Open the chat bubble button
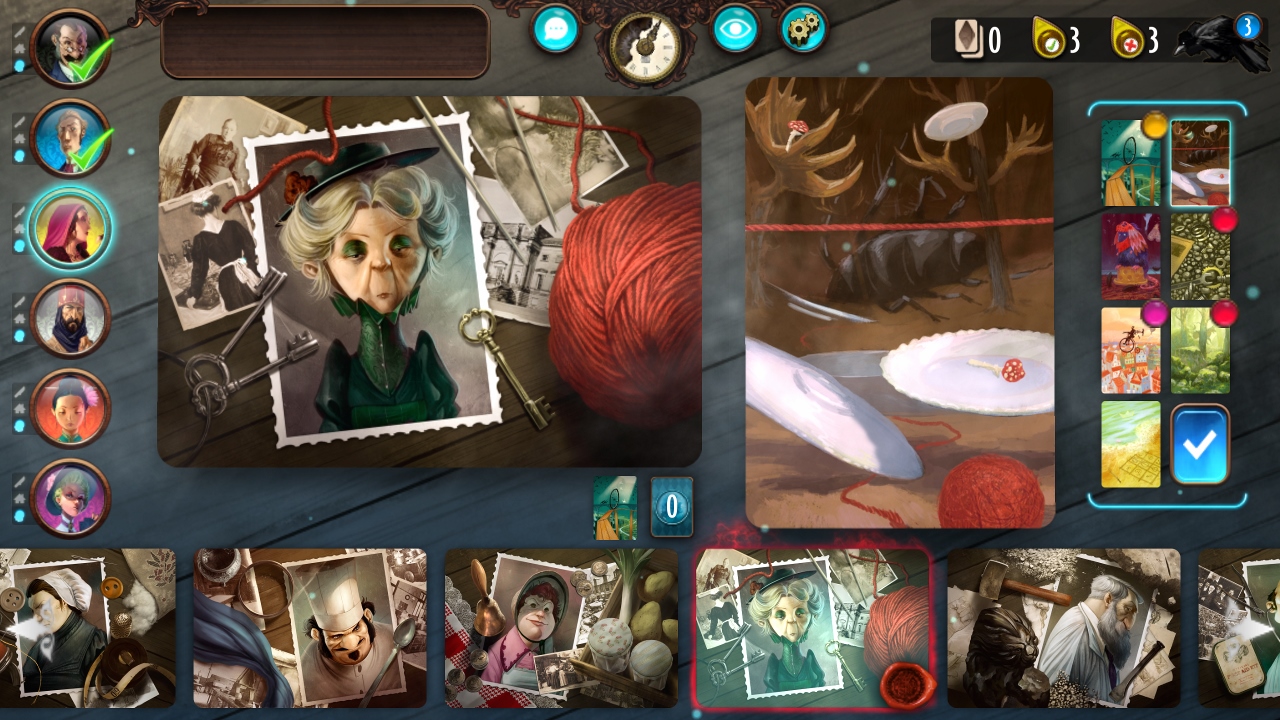Screen dimensions: 1280x720 coord(556,28)
